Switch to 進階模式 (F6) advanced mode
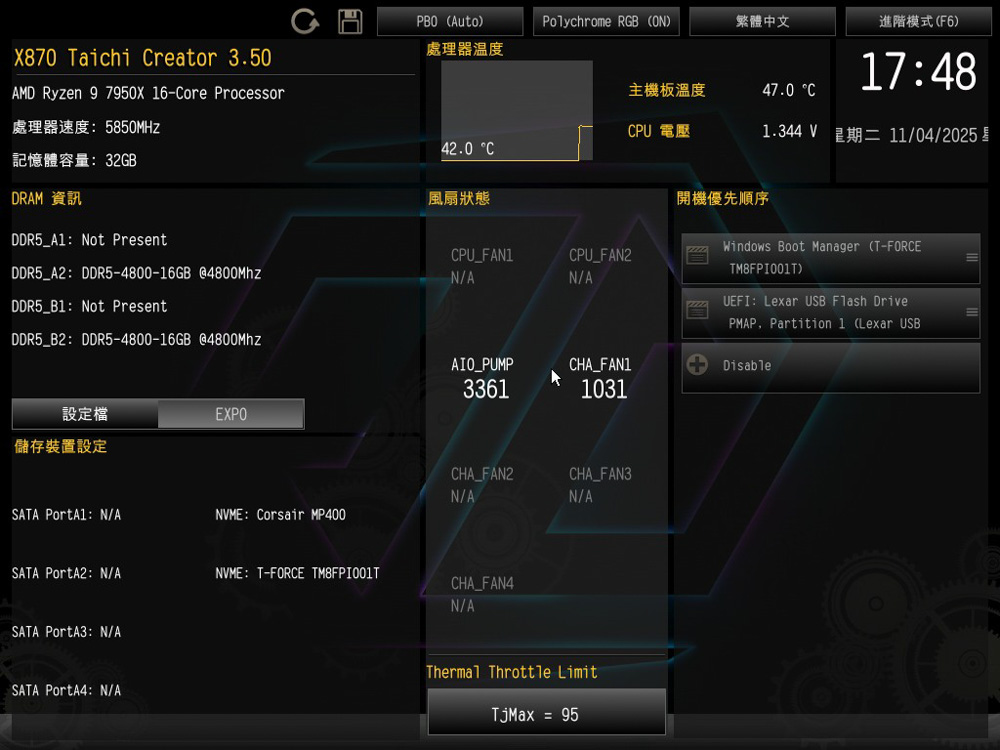The width and height of the screenshot is (1000, 750). point(918,21)
